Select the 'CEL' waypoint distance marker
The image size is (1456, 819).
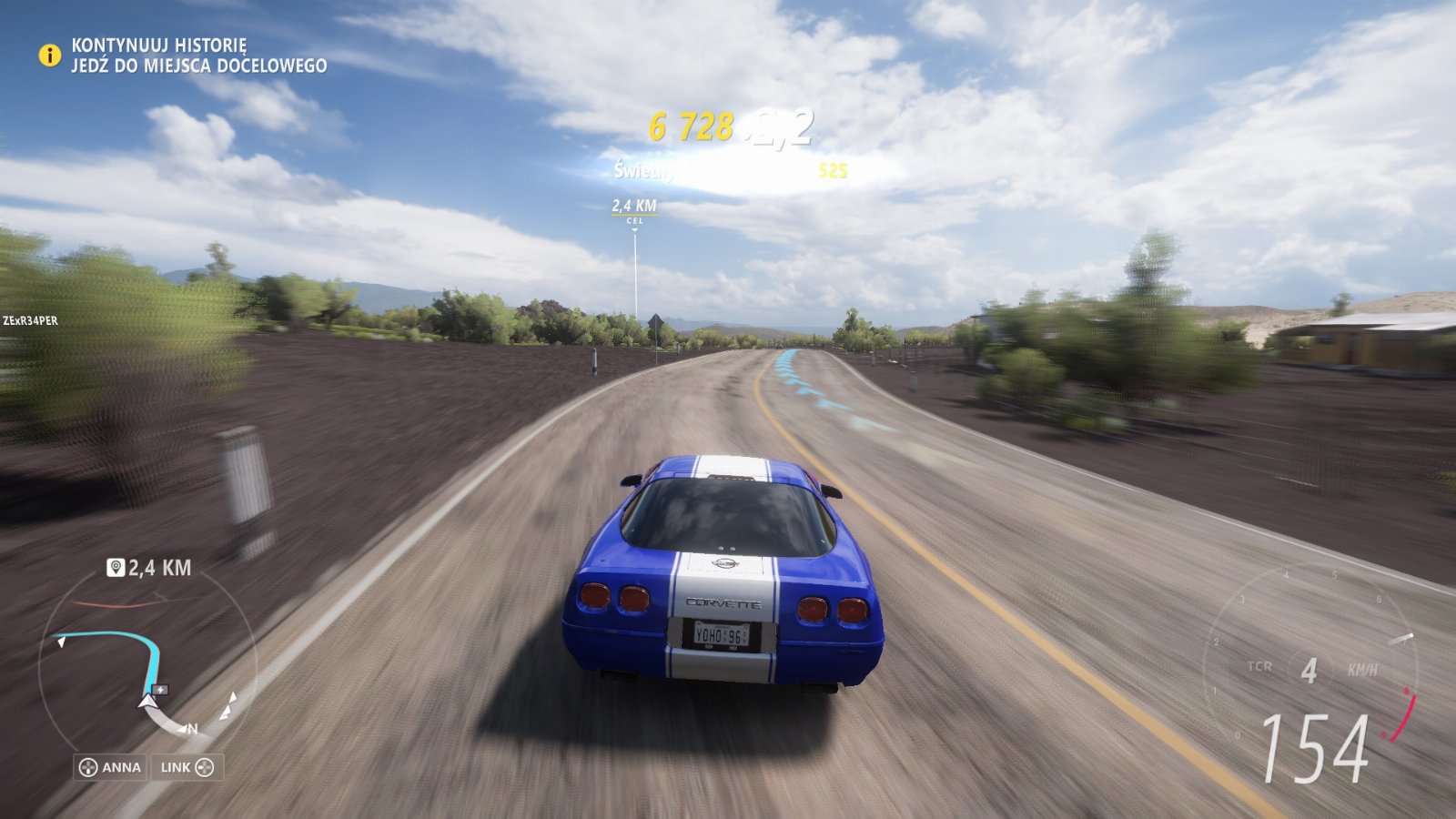click(x=634, y=210)
